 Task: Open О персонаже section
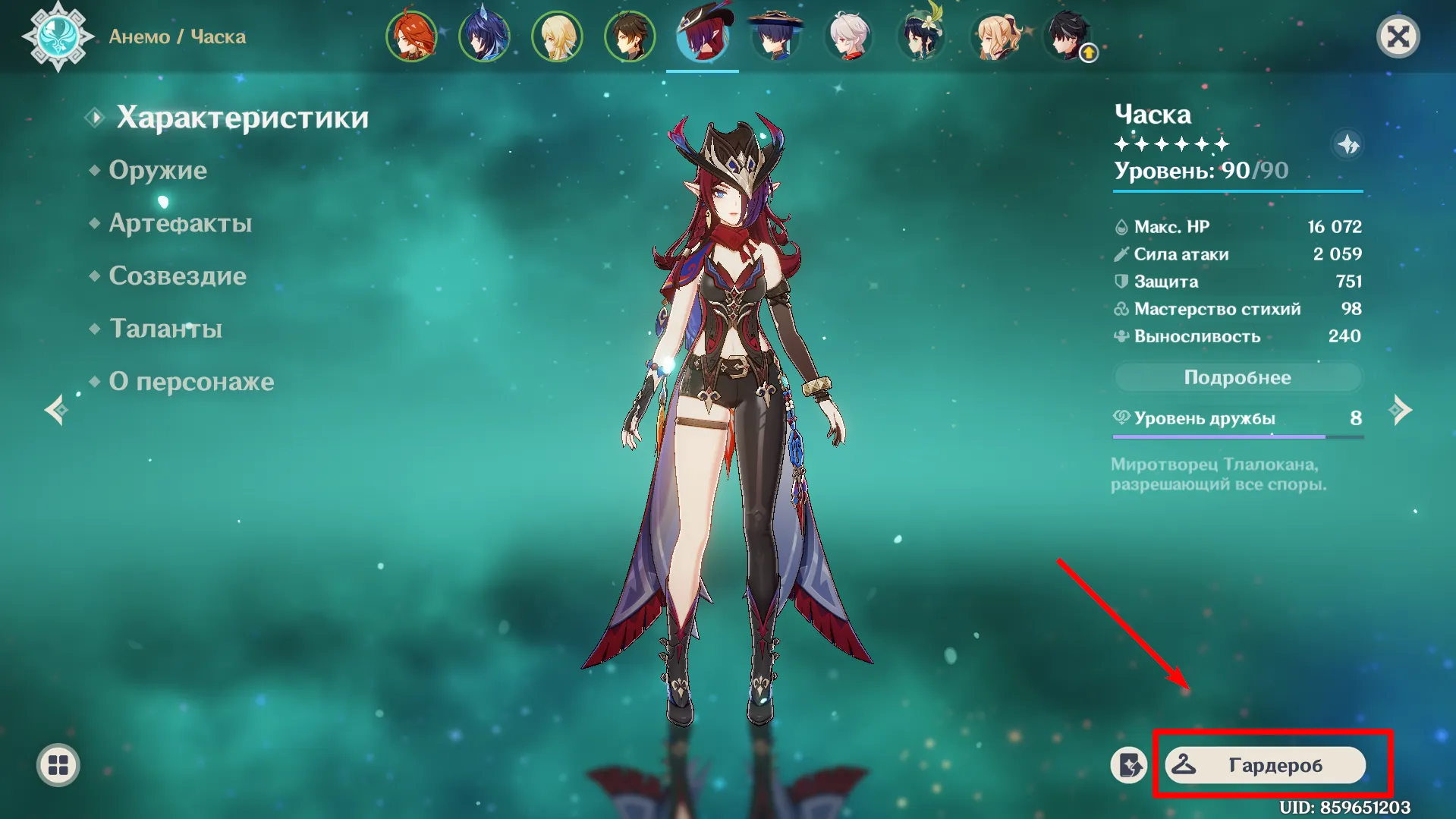[191, 381]
